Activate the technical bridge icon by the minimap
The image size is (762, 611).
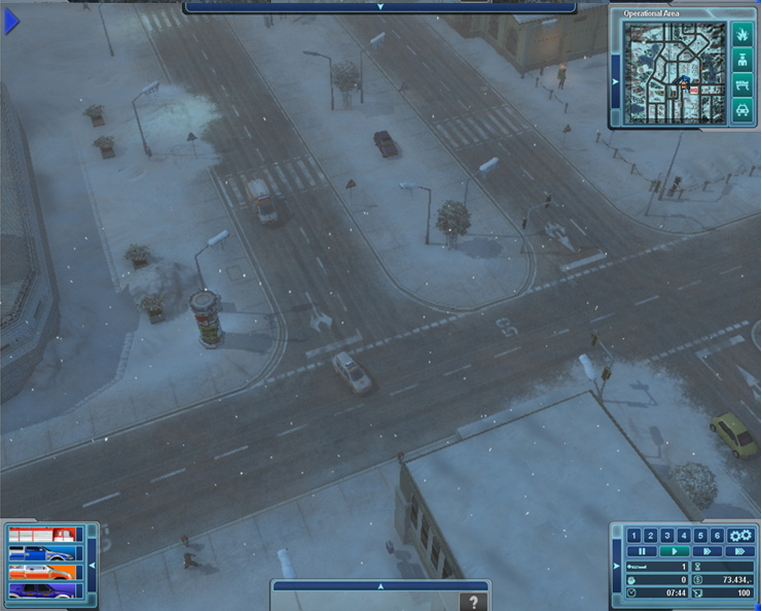click(x=742, y=85)
